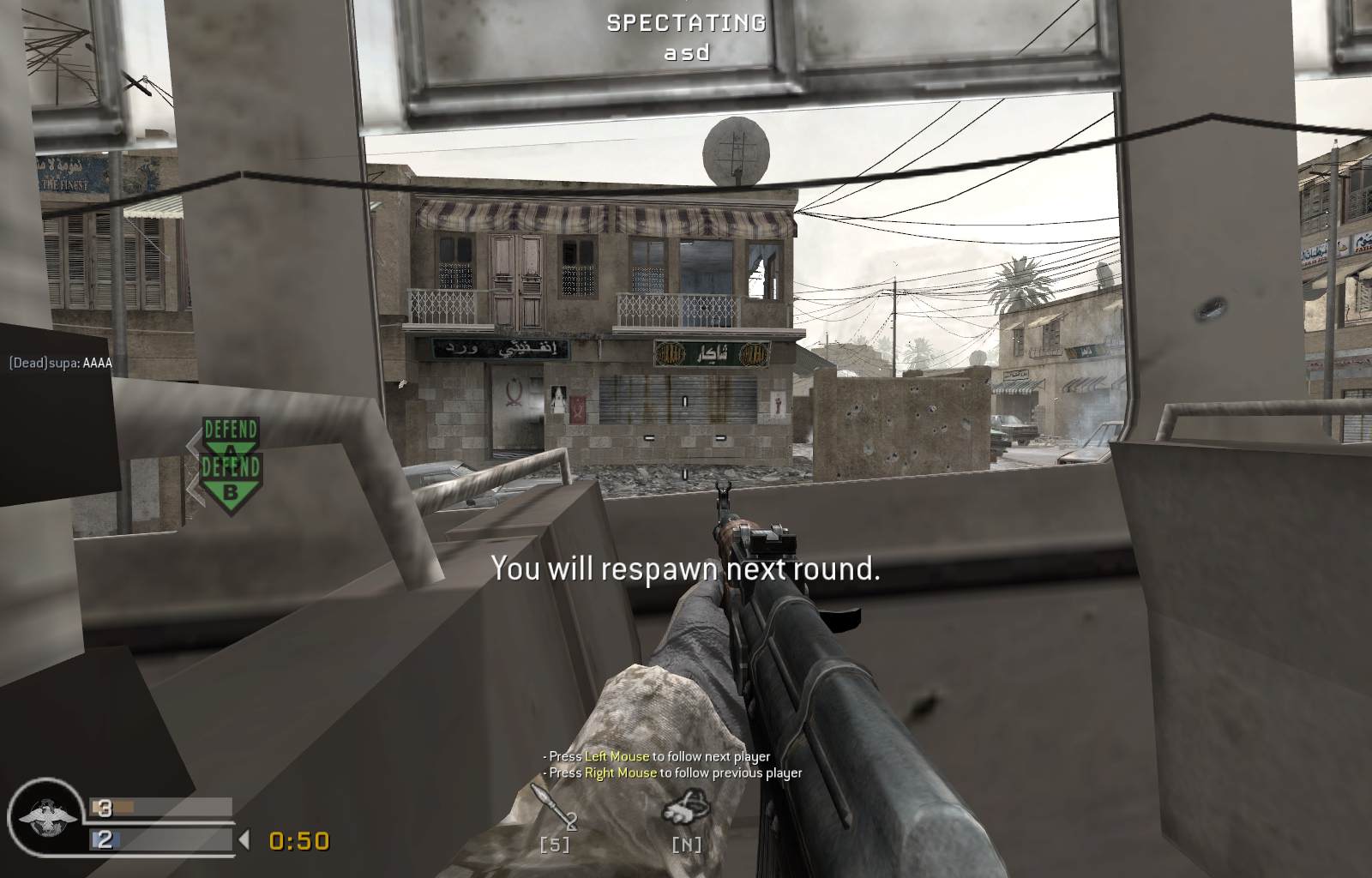This screenshot has height=878, width=1372.
Task: Toggle the tan score box showing 3
Action: point(105,807)
